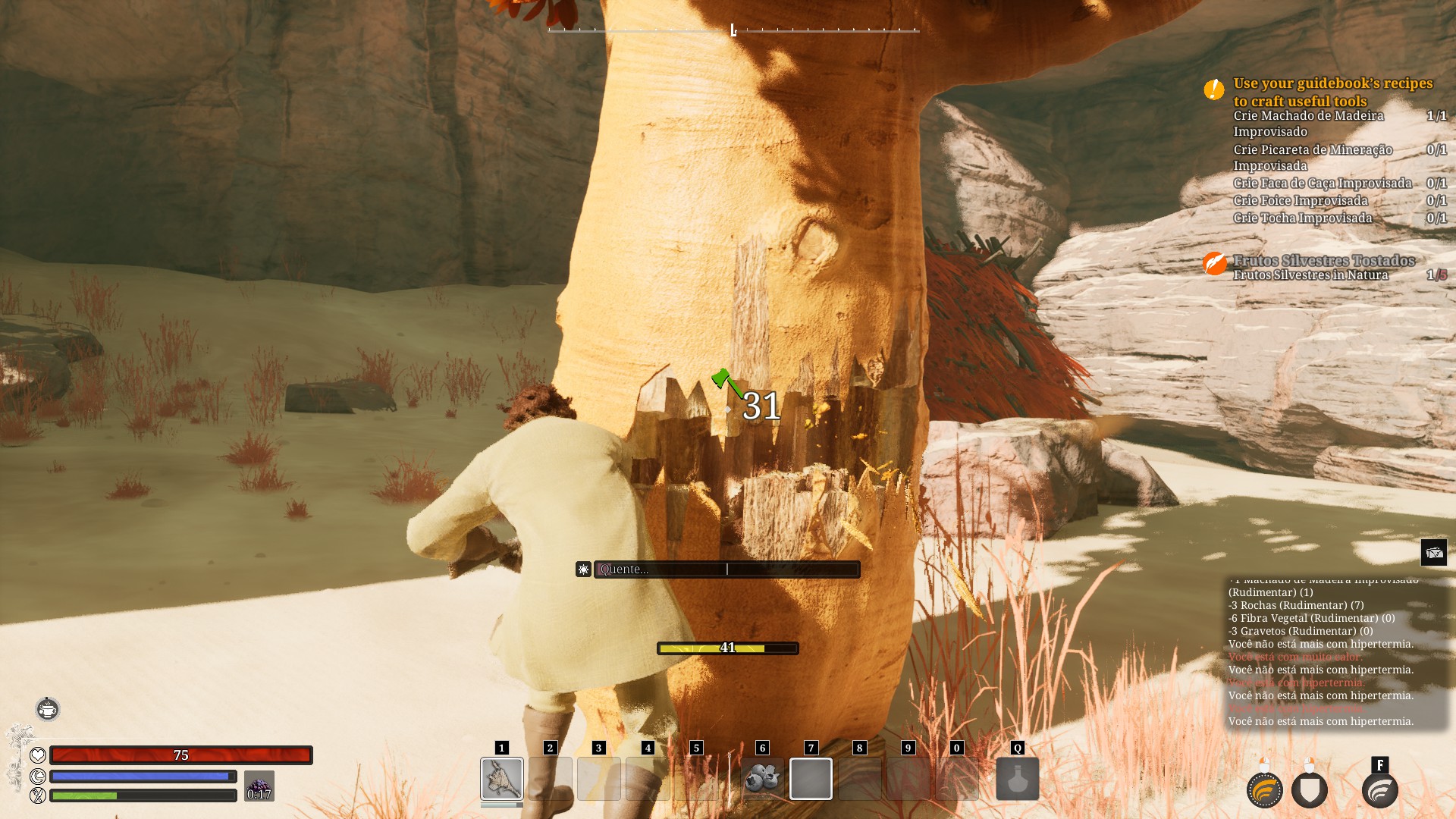Click the berry food buff timer icon

259,786
